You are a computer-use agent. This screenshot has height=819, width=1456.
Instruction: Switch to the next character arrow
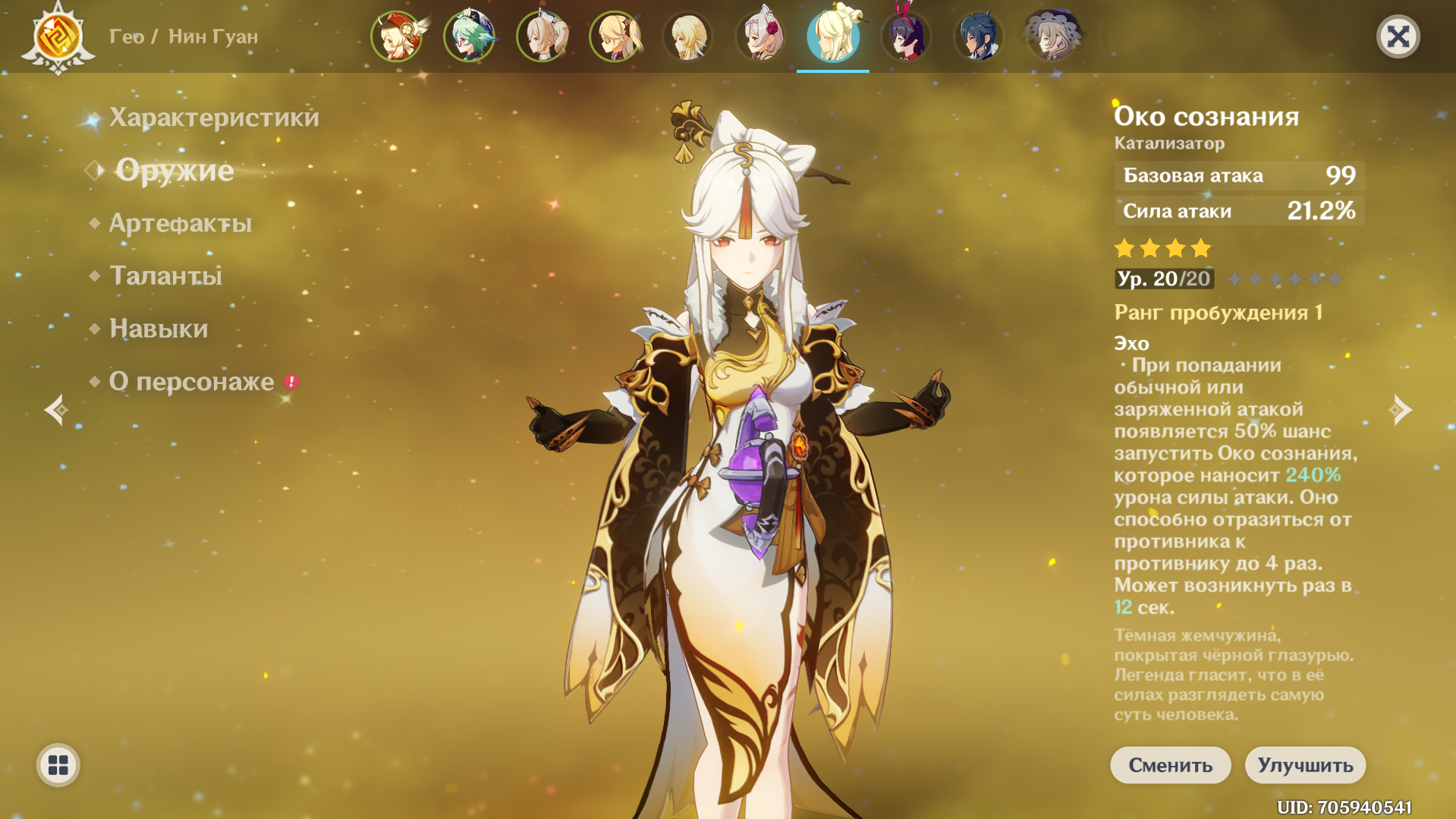point(1400,410)
